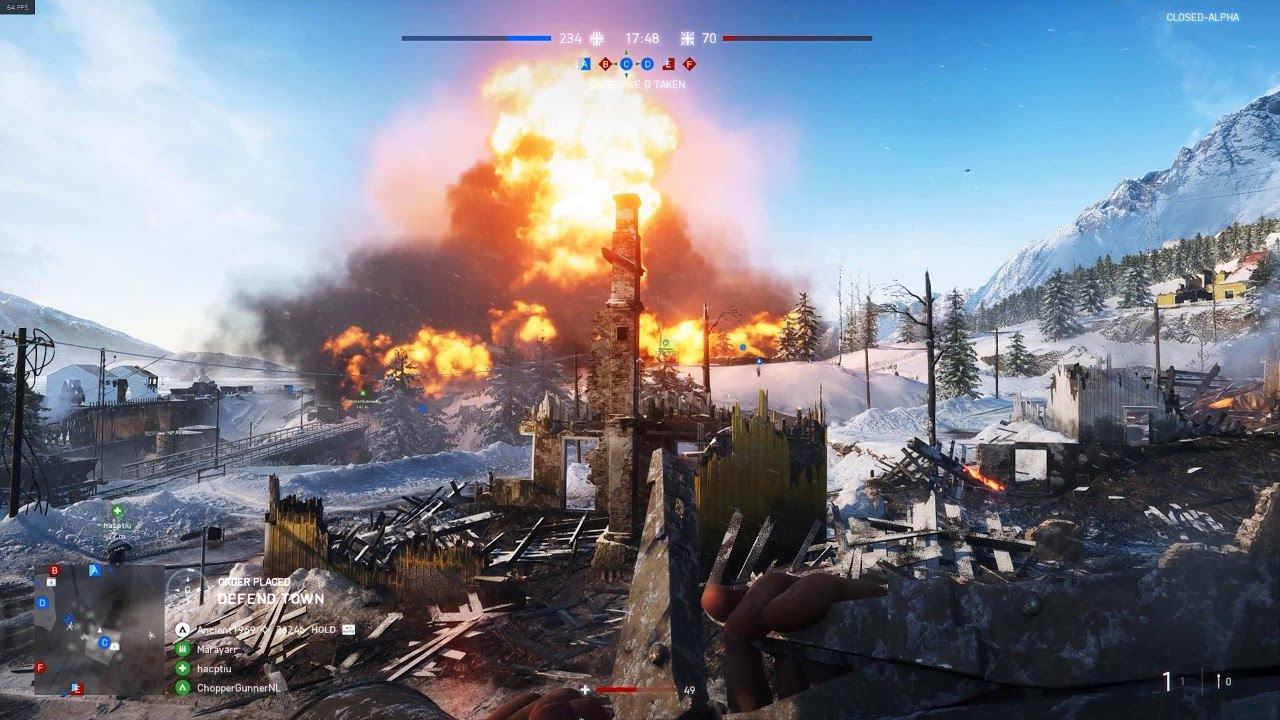
Task: Click the blue objective C circle at top
Action: [x=626, y=64]
